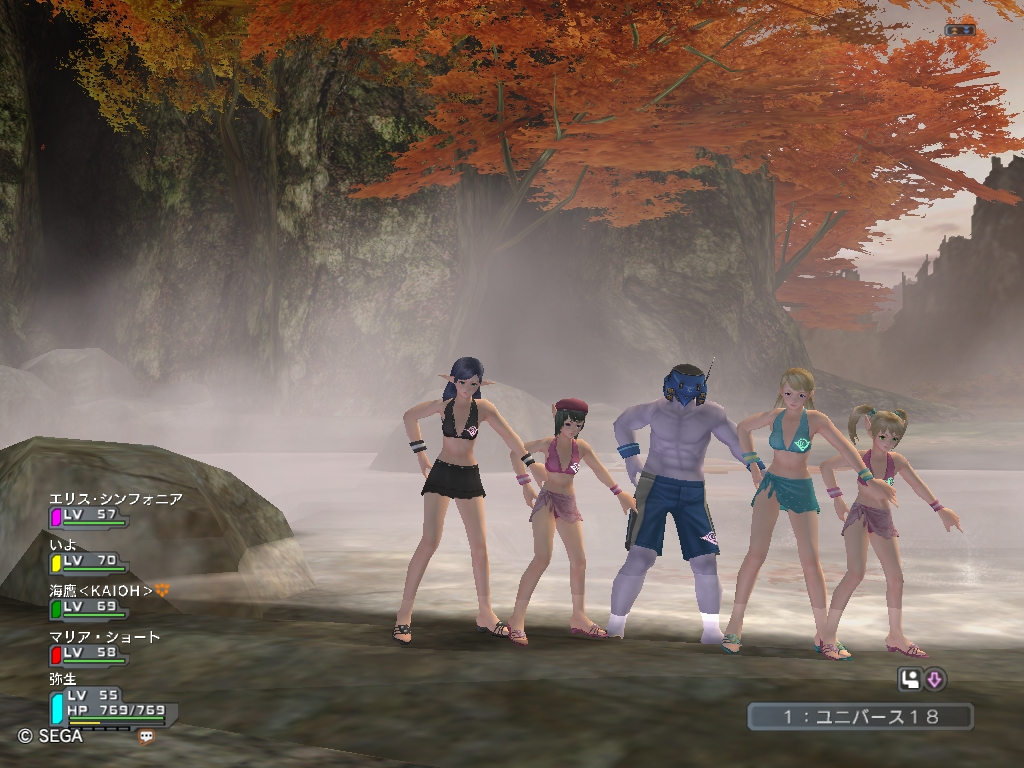Open the chat speech bubble icon
The image size is (1024, 768).
(147, 737)
